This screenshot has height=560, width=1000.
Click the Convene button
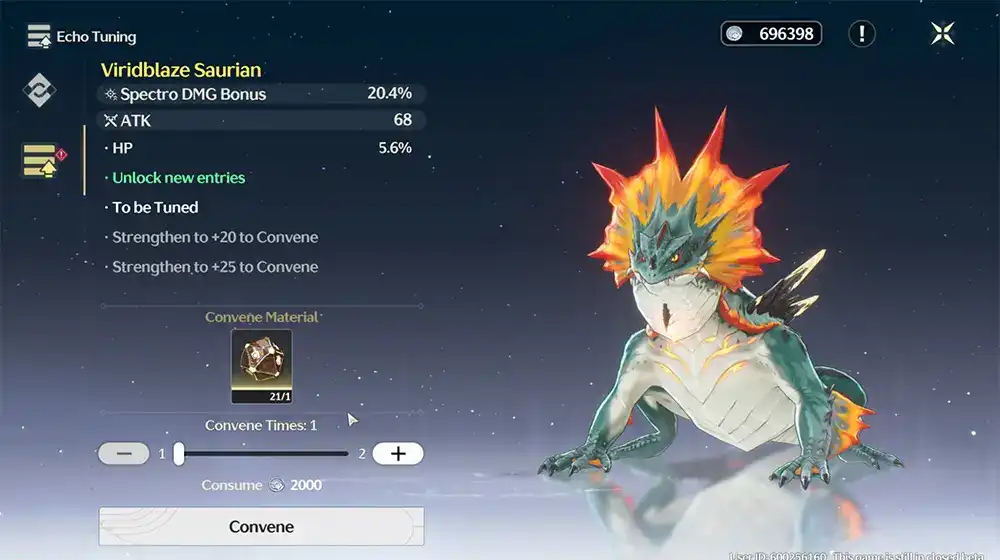pos(261,527)
